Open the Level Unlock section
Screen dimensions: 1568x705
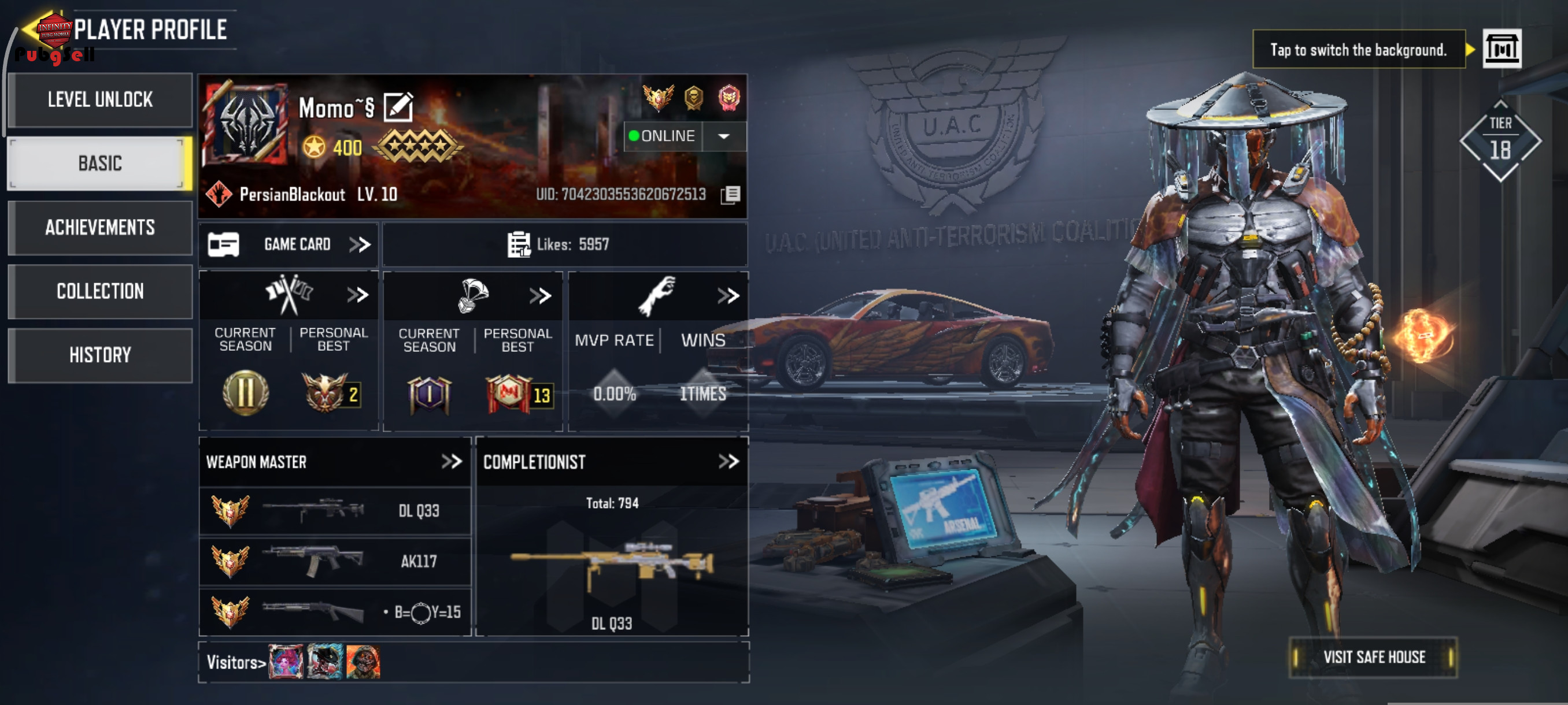100,100
